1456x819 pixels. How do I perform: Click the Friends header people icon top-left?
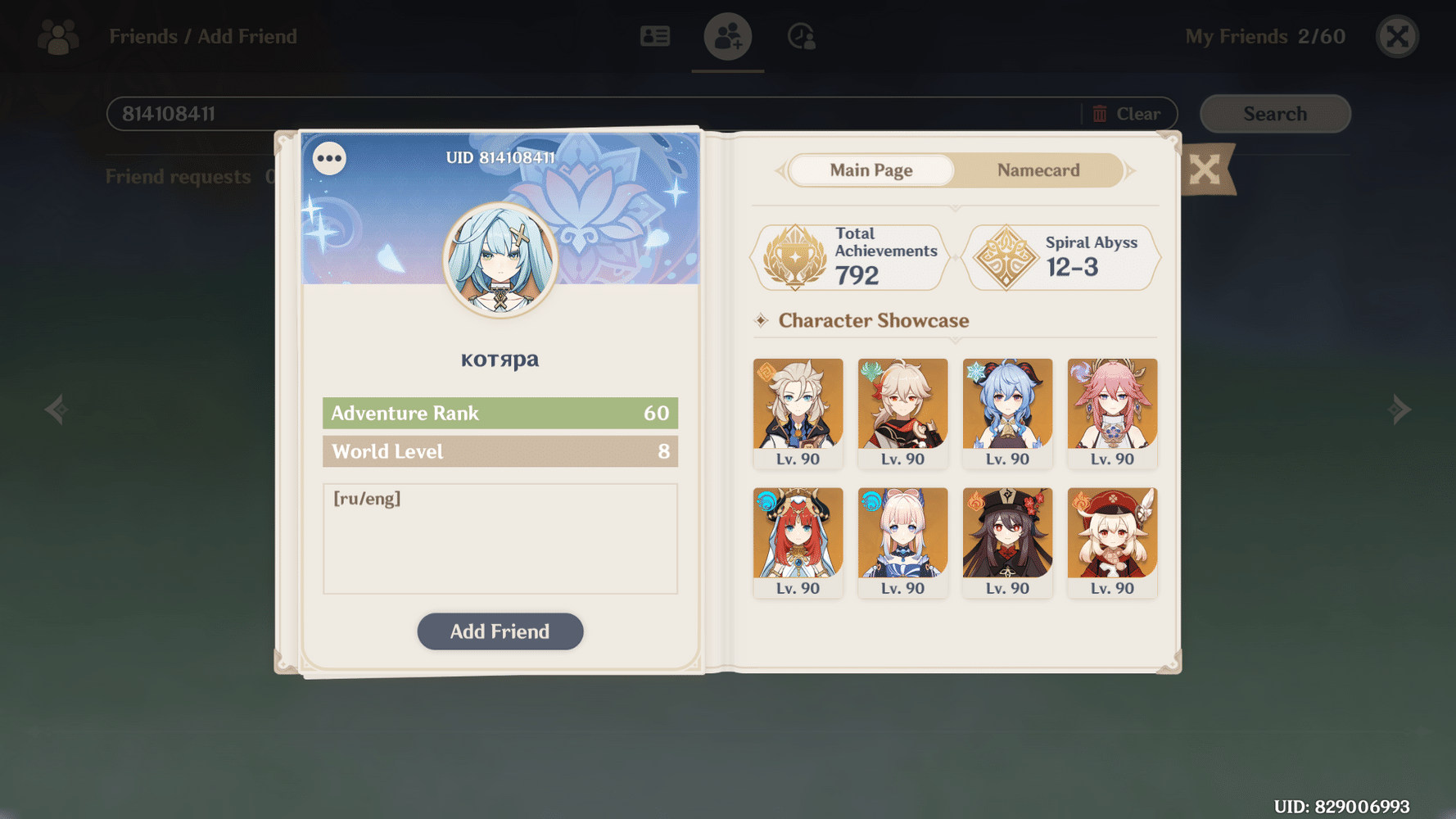point(56,36)
